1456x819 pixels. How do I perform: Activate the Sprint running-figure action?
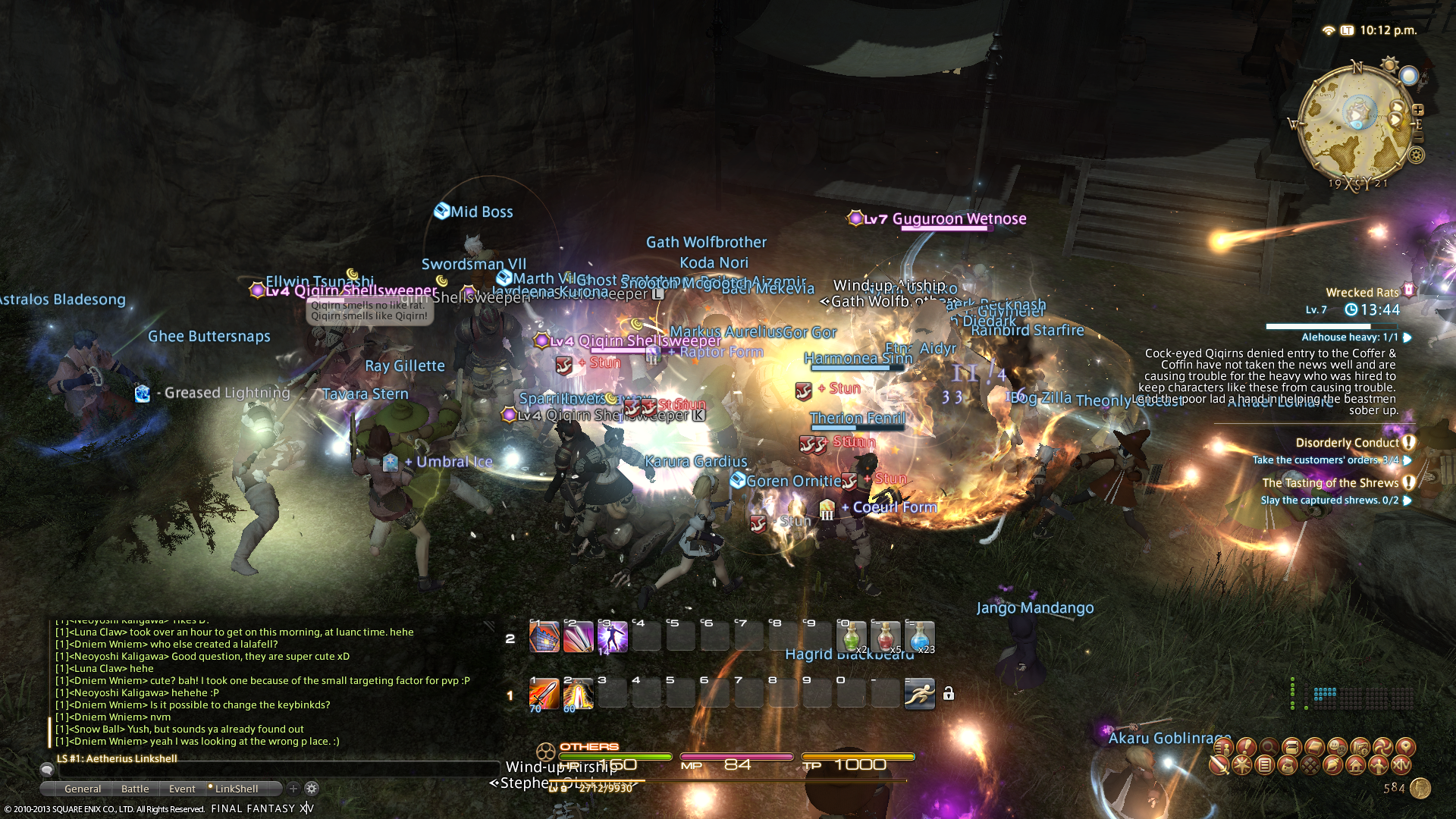point(919,694)
